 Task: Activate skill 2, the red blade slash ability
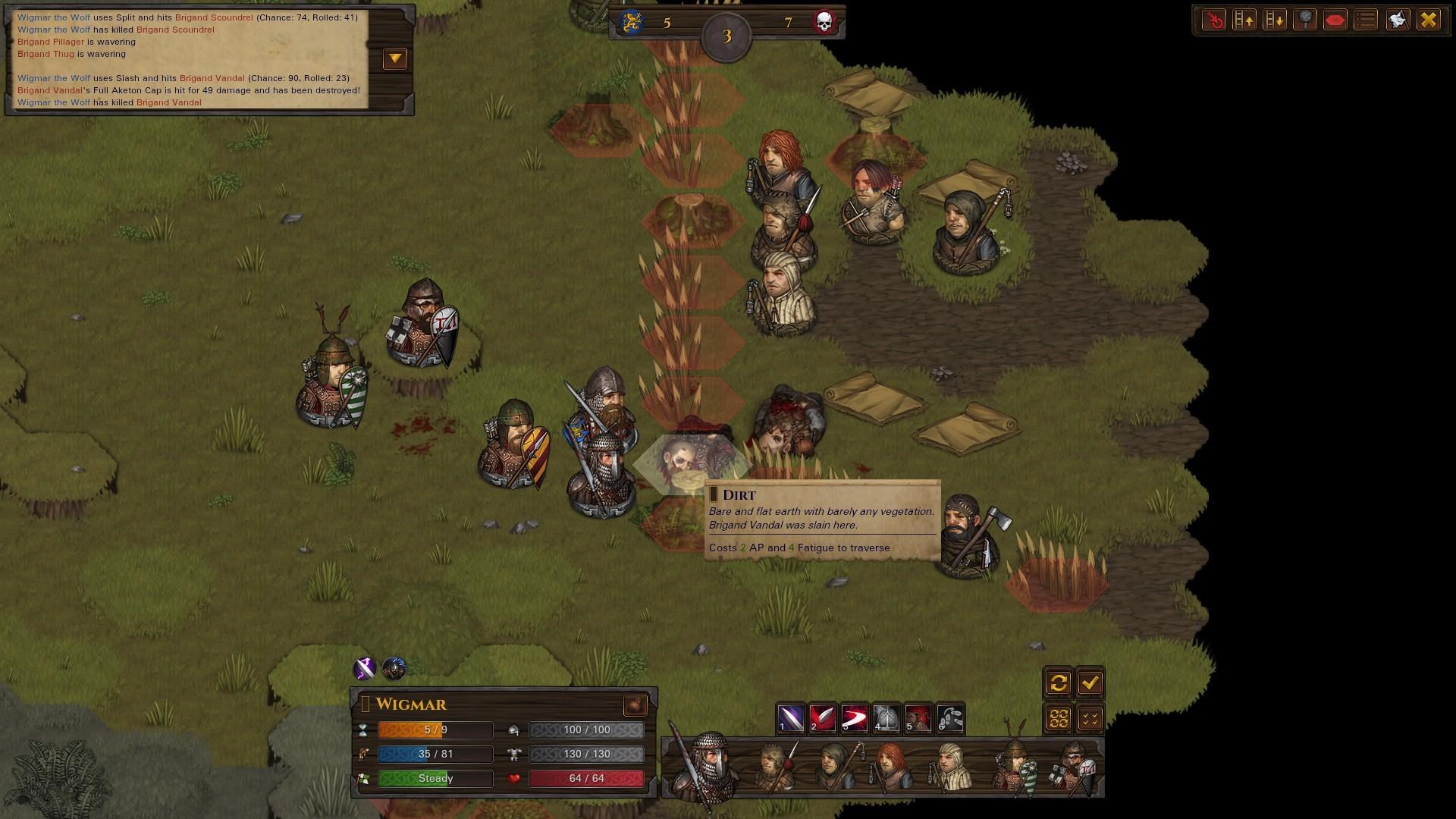[823, 717]
